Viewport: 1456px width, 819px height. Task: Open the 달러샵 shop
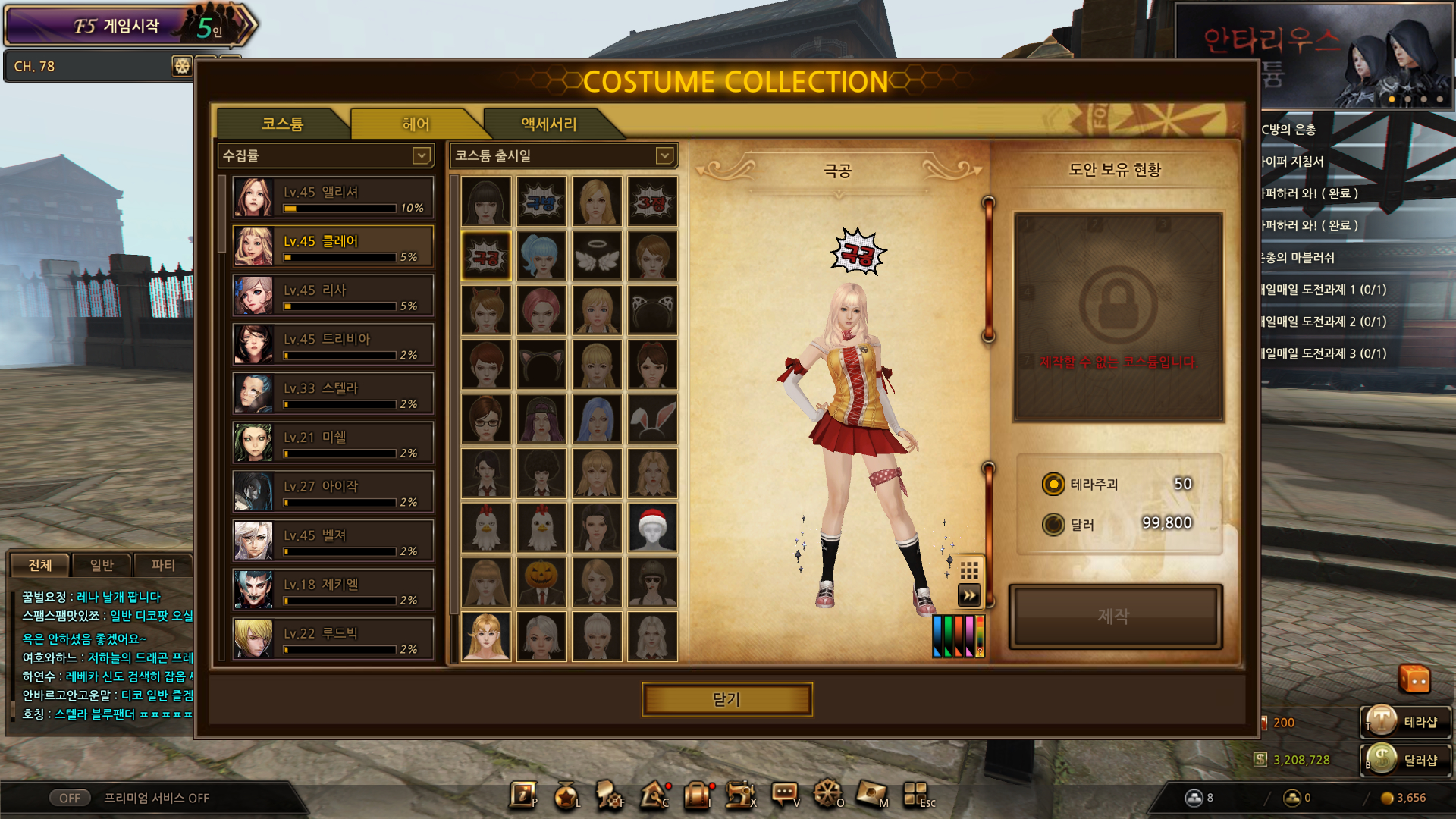pos(1407,760)
